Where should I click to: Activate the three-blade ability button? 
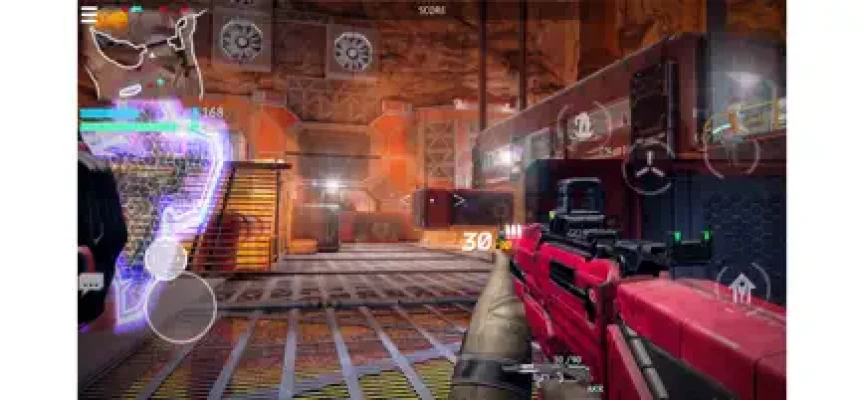coord(648,167)
